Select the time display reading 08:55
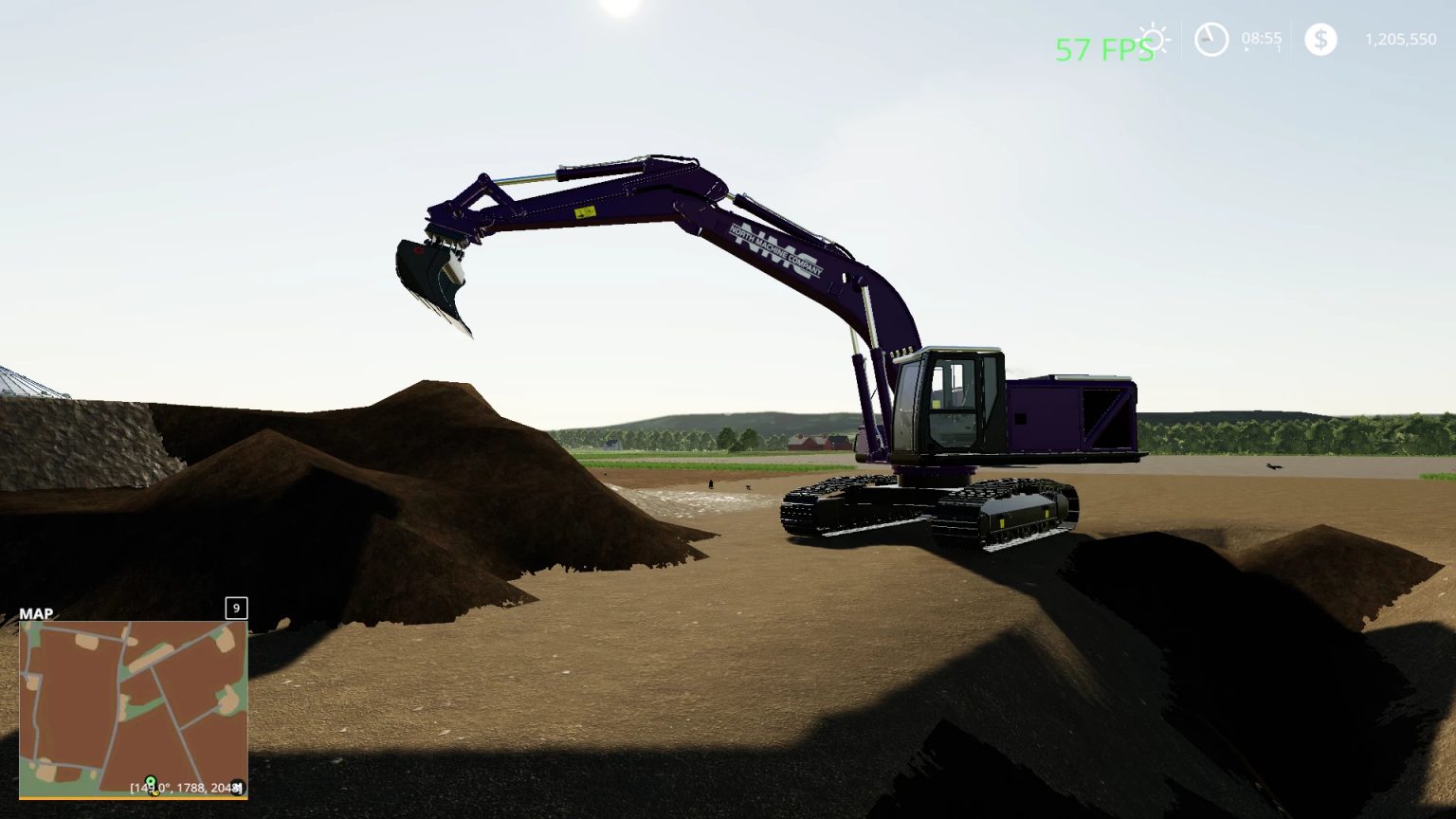The image size is (1456, 819). [x=1263, y=36]
